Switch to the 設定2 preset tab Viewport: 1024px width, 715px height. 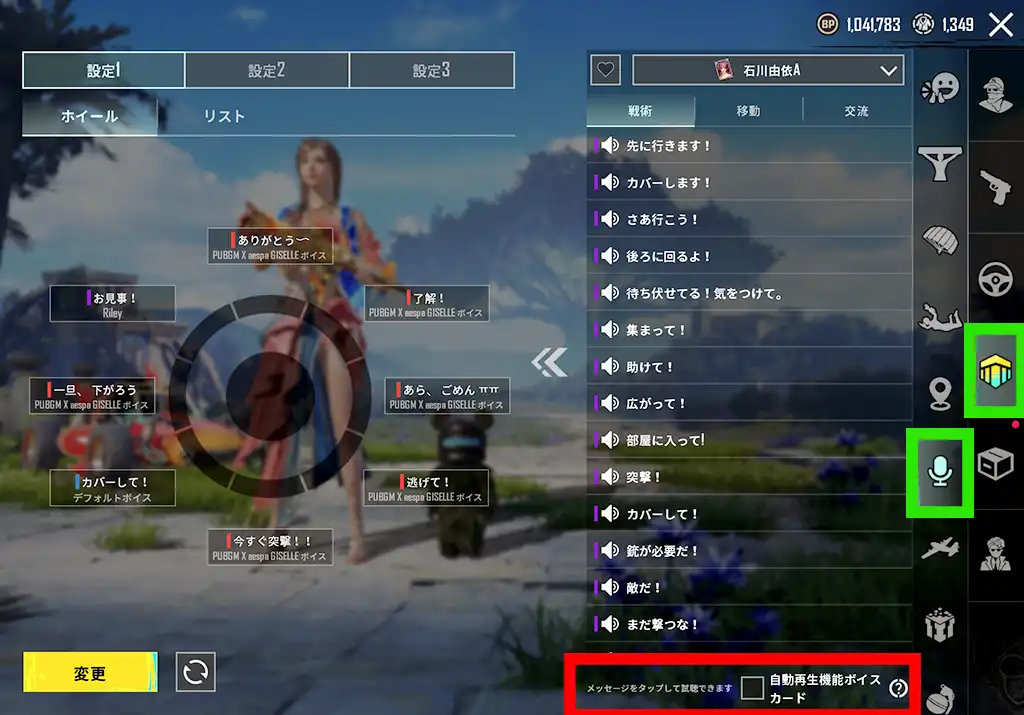click(267, 71)
